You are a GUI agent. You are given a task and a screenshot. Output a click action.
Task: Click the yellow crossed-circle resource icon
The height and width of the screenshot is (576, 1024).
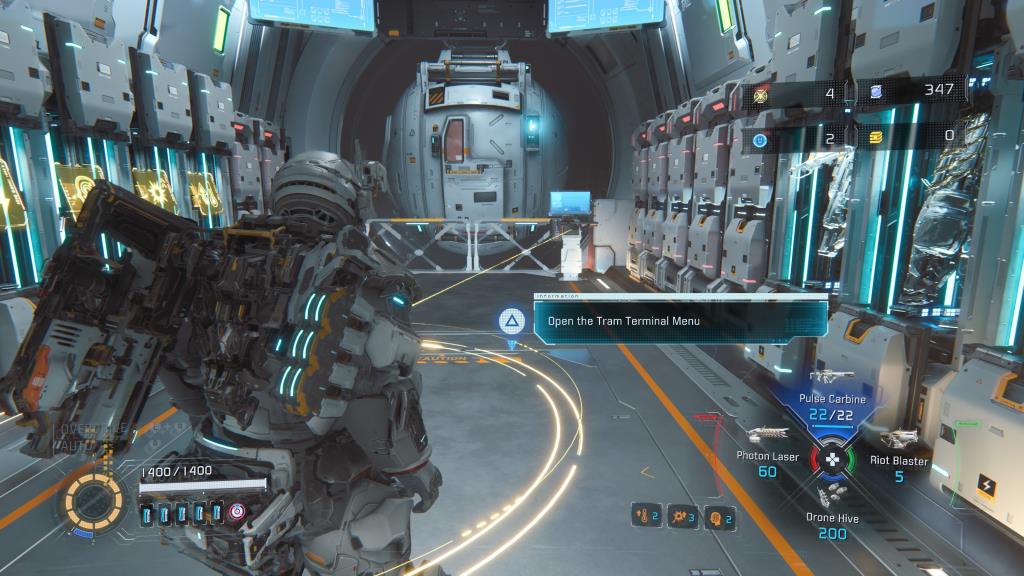tap(760, 93)
